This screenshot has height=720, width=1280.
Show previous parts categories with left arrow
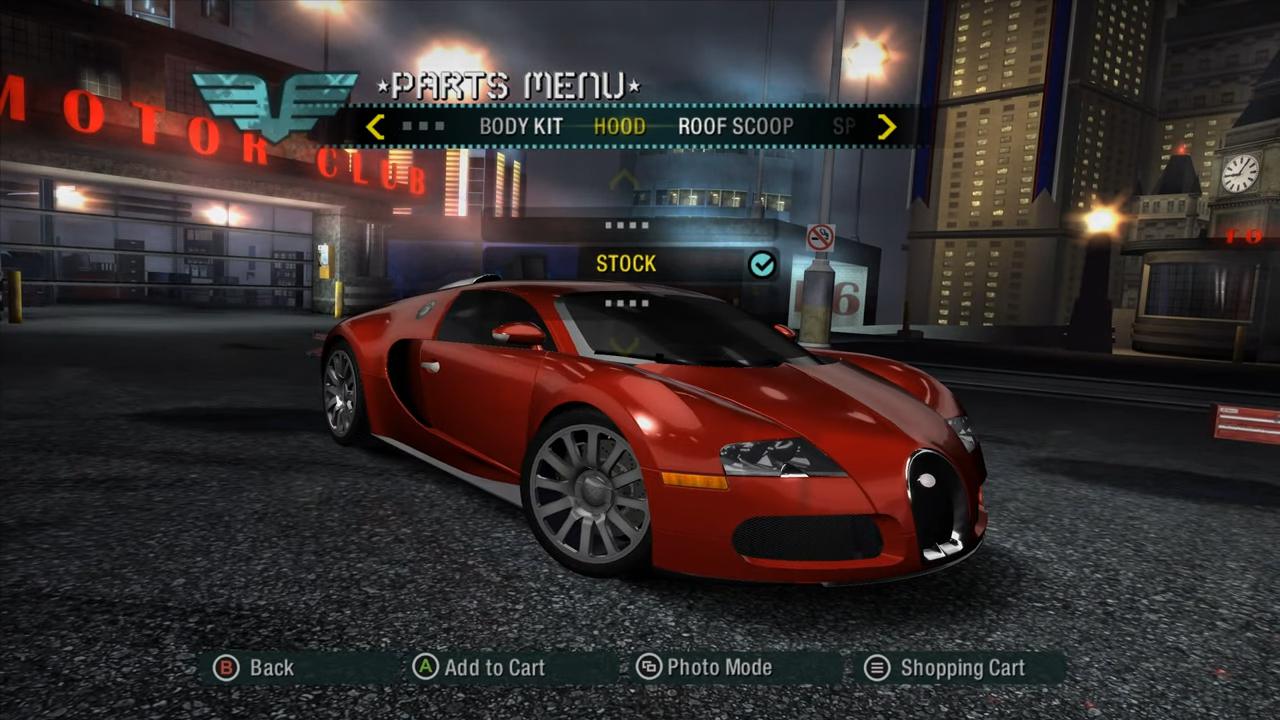[x=375, y=127]
